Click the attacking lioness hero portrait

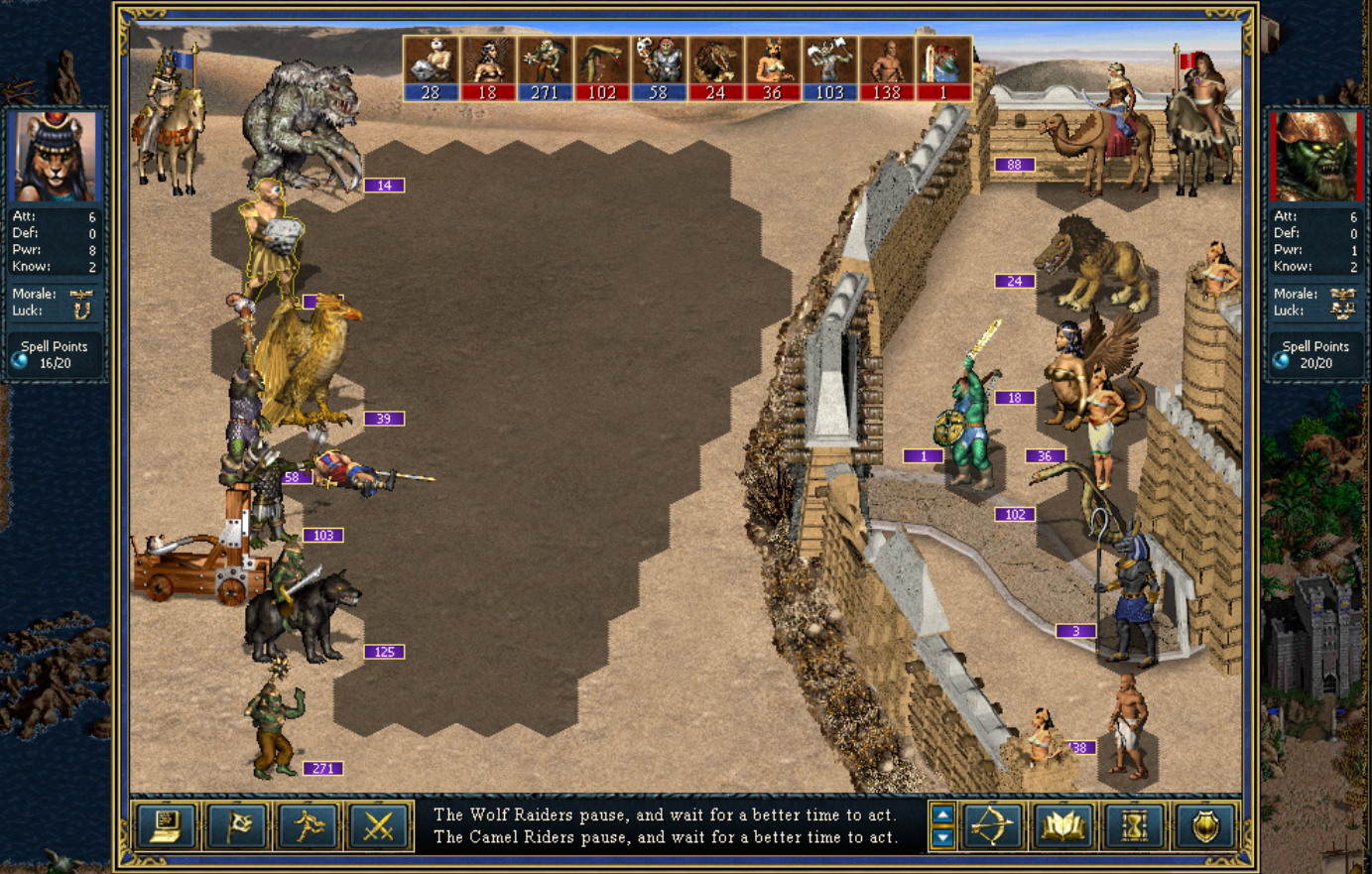pos(56,157)
